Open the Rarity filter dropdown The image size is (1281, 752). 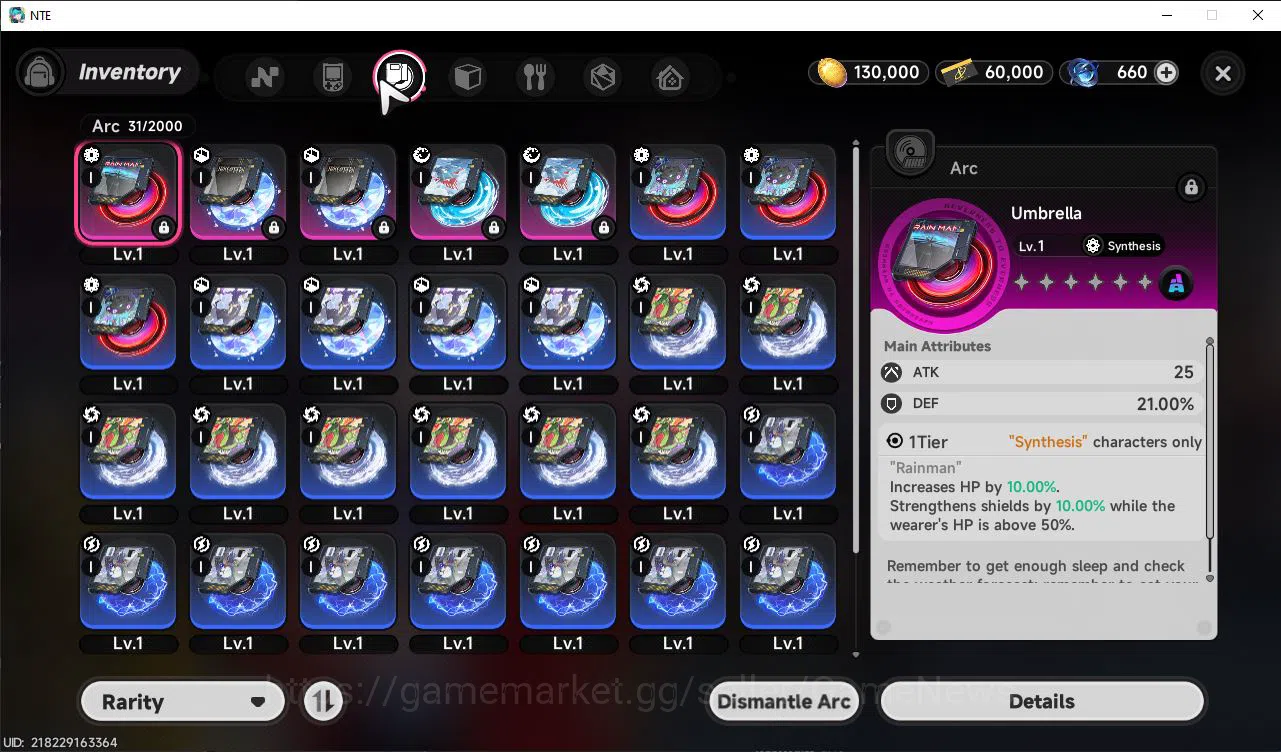[182, 701]
